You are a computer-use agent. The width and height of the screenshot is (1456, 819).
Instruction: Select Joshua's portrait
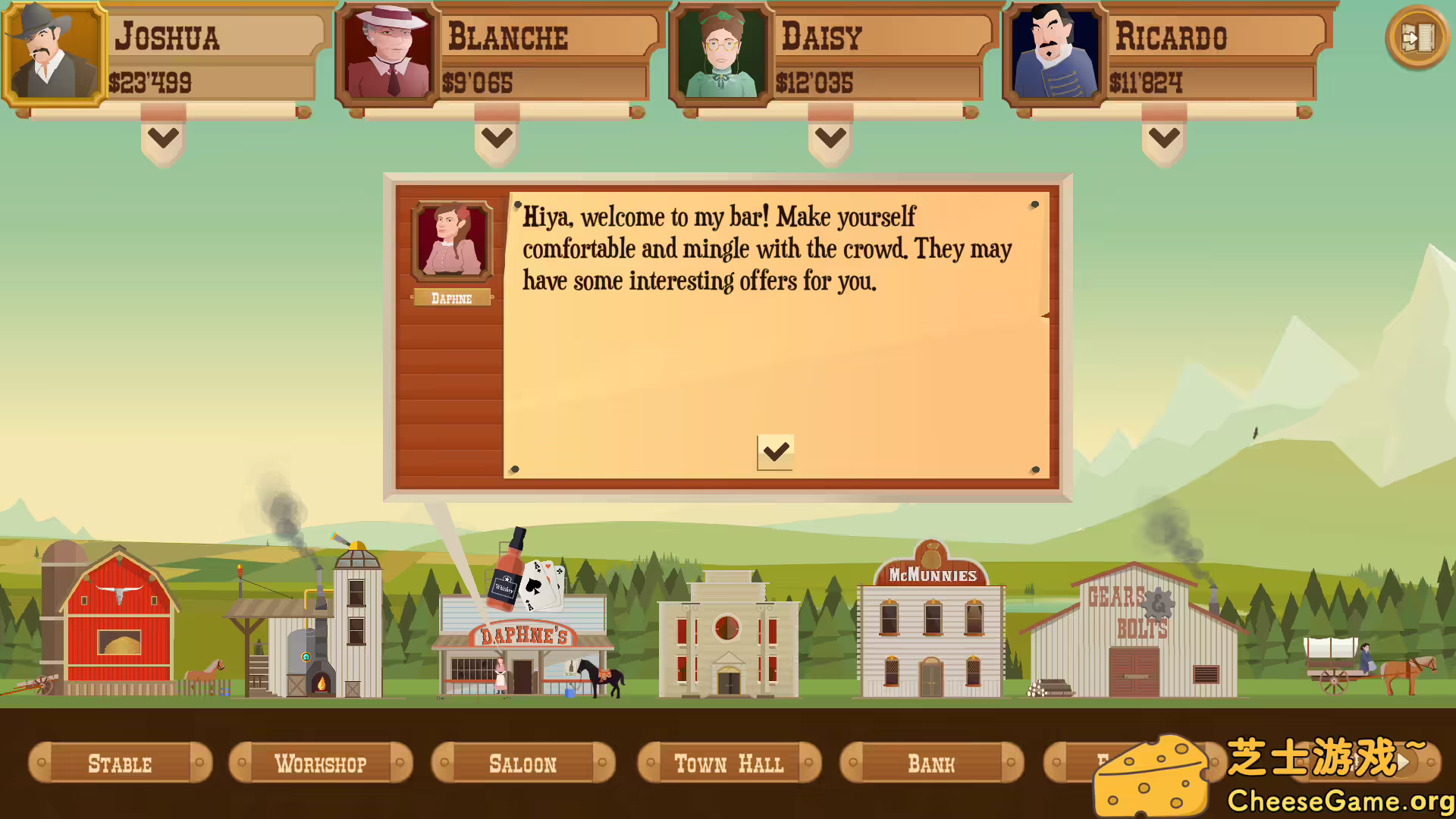(53, 53)
